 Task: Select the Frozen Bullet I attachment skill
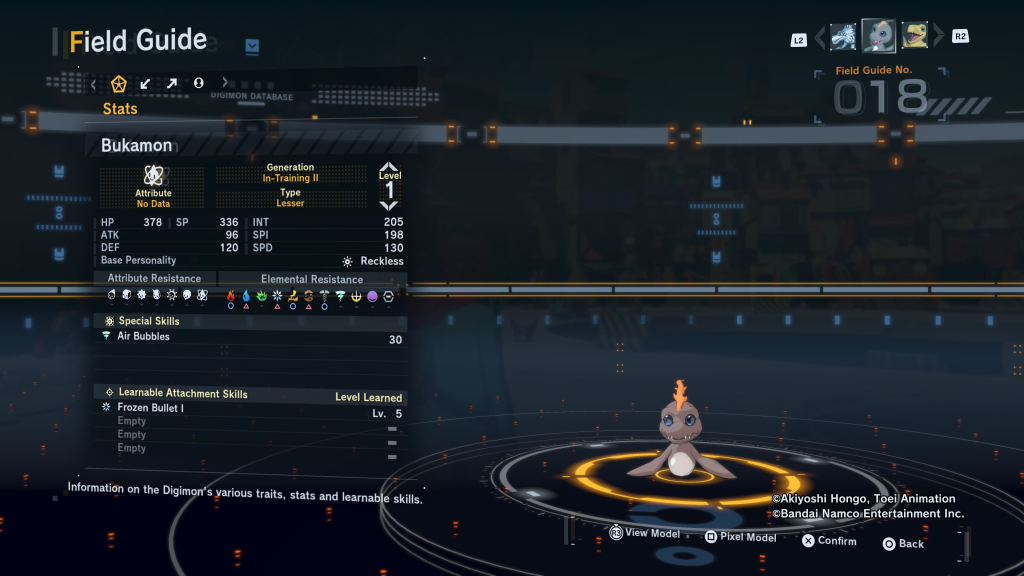(x=250, y=409)
